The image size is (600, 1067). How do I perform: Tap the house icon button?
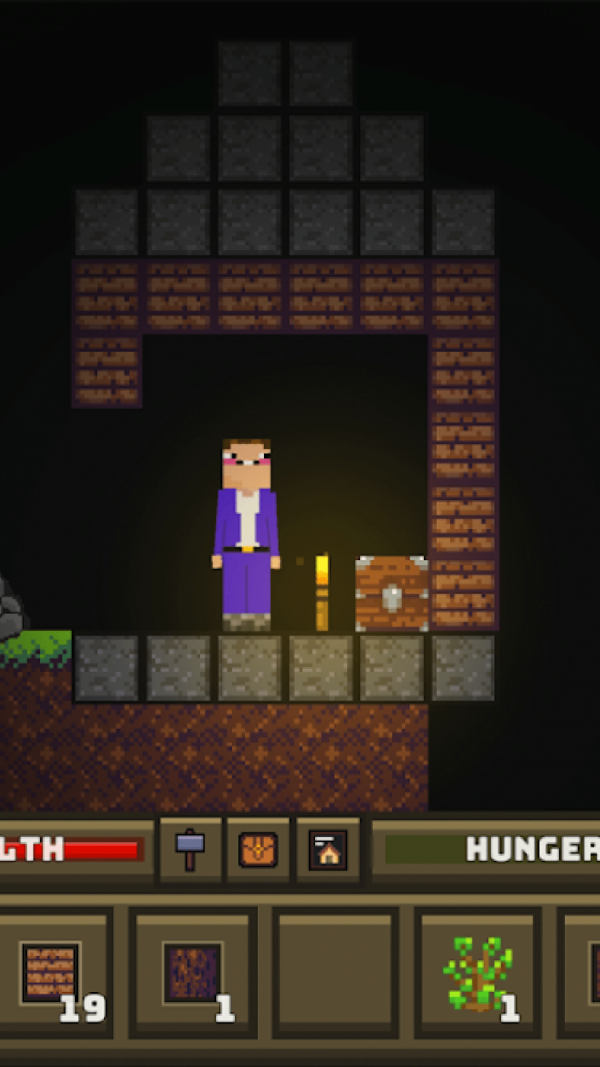pyautogui.click(x=327, y=850)
